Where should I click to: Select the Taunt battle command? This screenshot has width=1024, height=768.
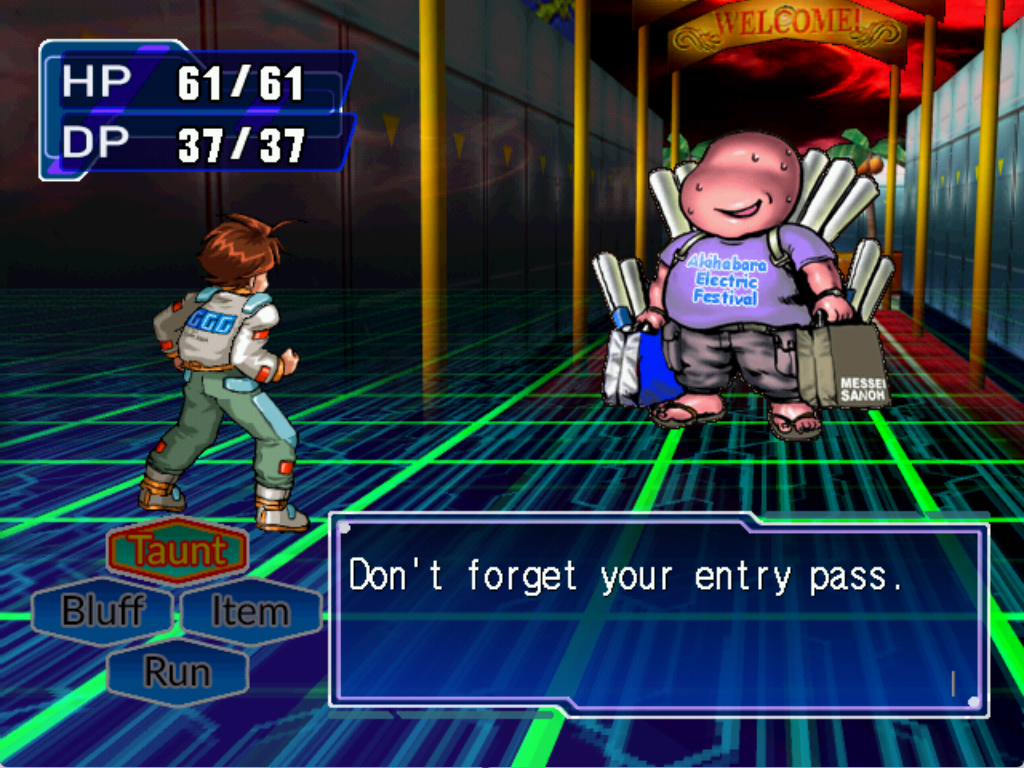[x=177, y=551]
